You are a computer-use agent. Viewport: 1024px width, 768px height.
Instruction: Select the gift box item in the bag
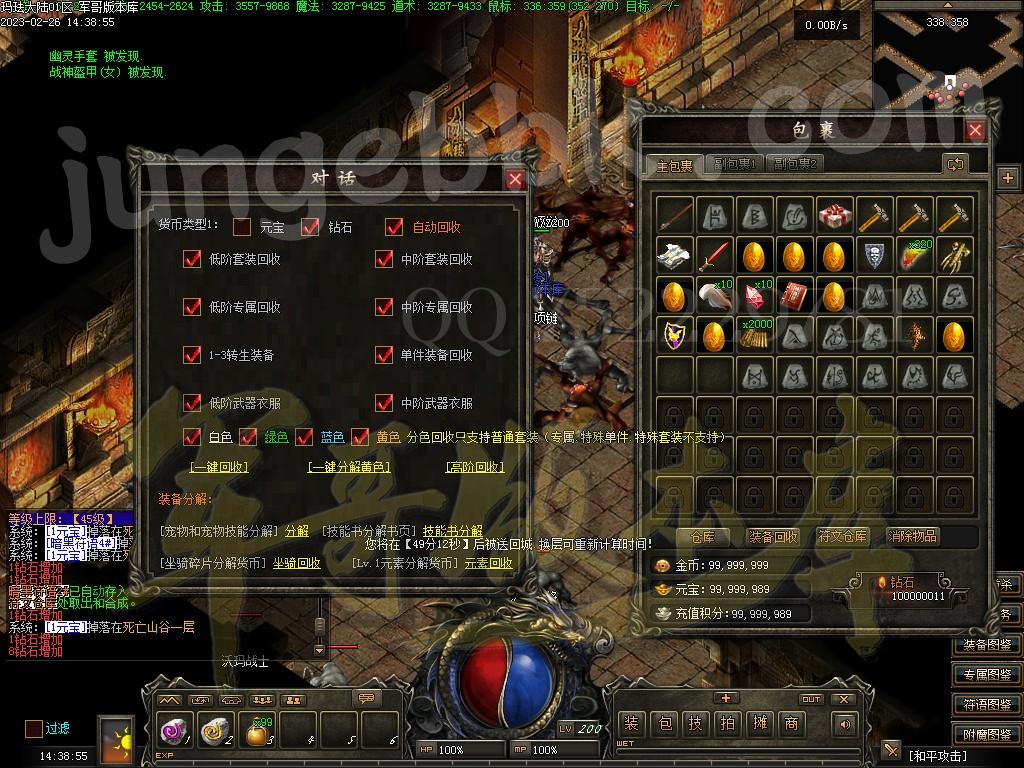[834, 215]
